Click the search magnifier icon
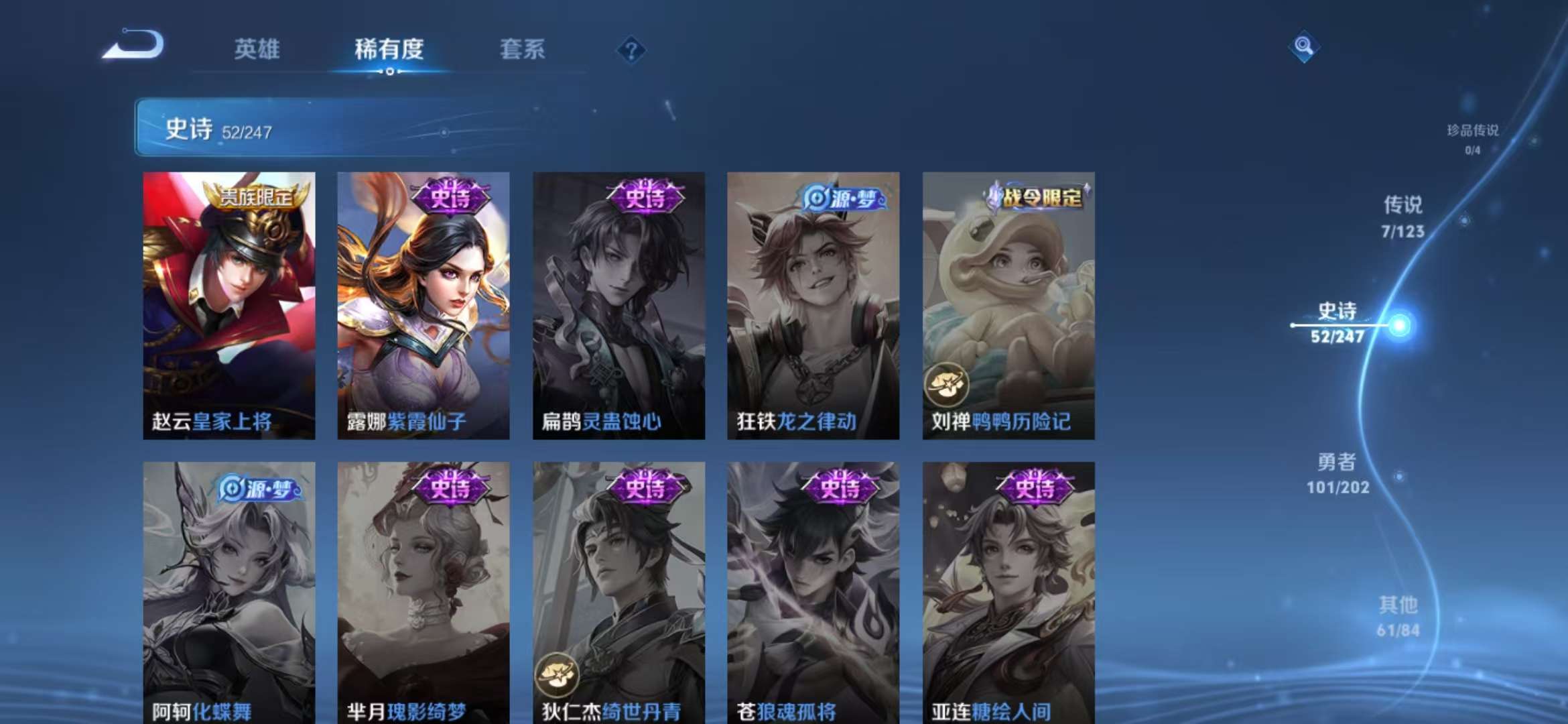This screenshot has height=724, width=1568. pyautogui.click(x=1302, y=45)
